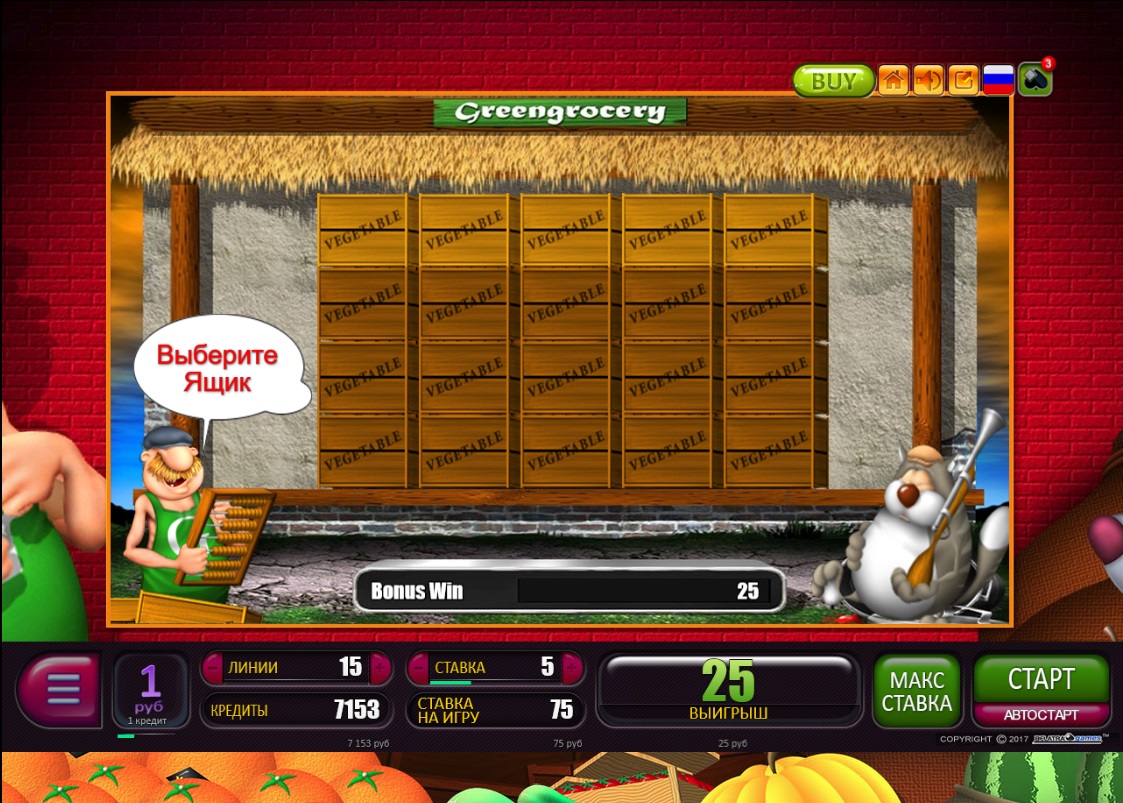The height and width of the screenshot is (803, 1123).
Task: Hit the МАКС СТАВКА button
Action: (916, 690)
